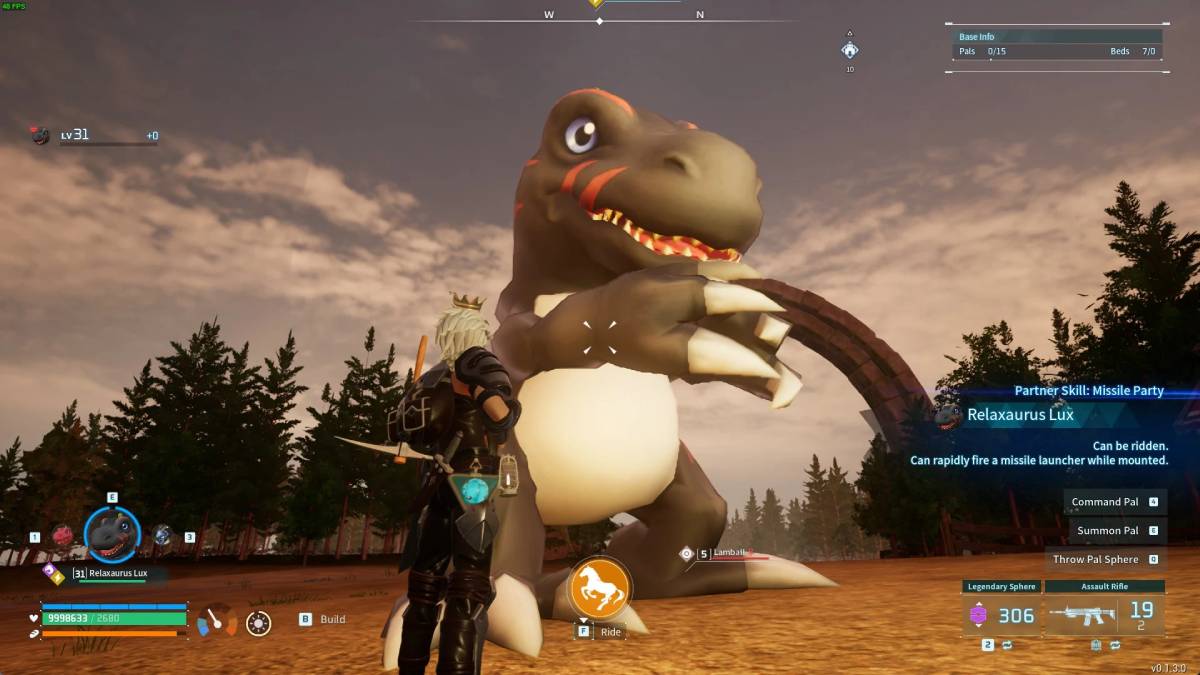The height and width of the screenshot is (675, 1200).
Task: Click the temperature gauge dial
Action: coord(217,622)
